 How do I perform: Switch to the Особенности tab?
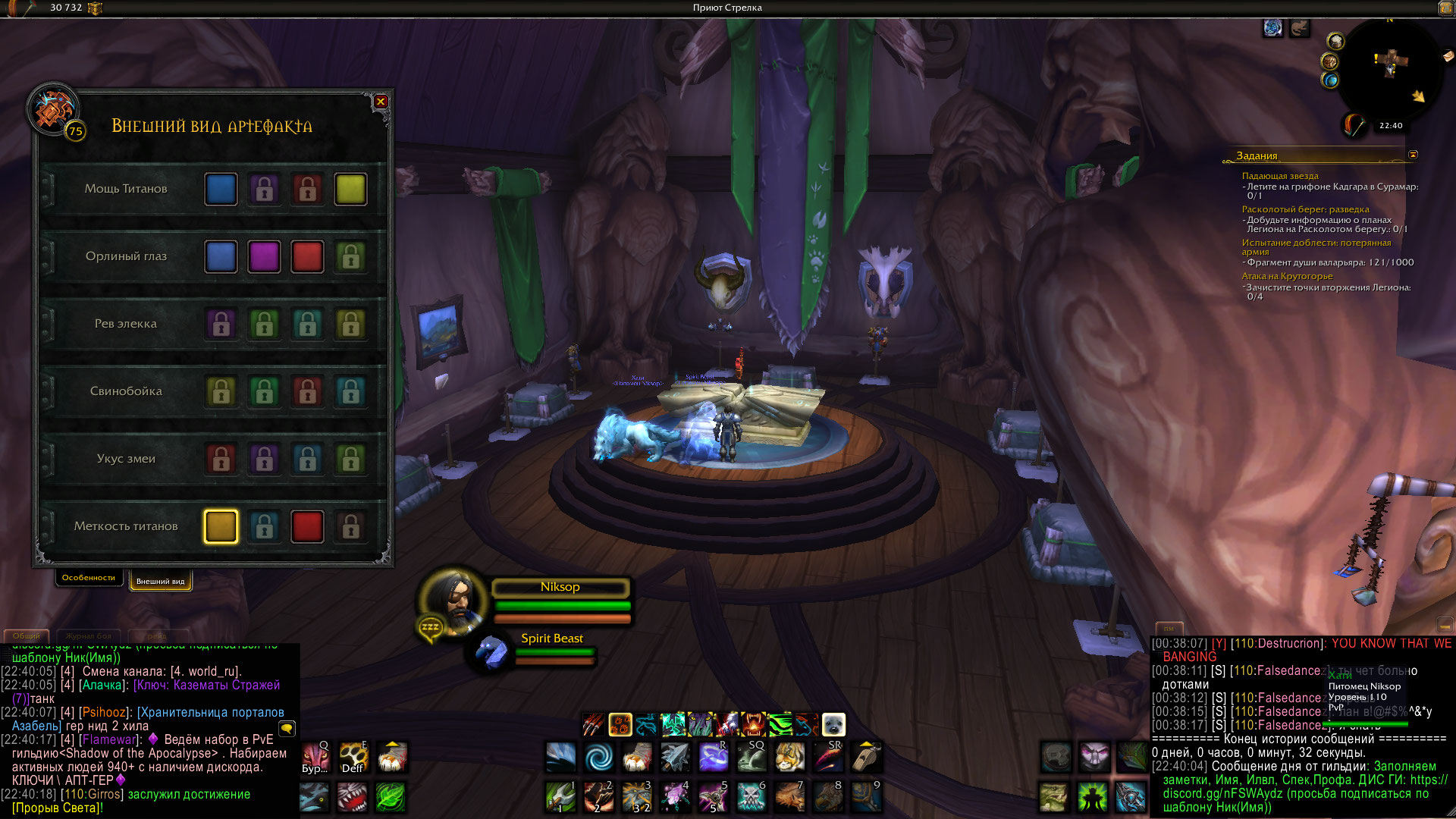tap(89, 578)
